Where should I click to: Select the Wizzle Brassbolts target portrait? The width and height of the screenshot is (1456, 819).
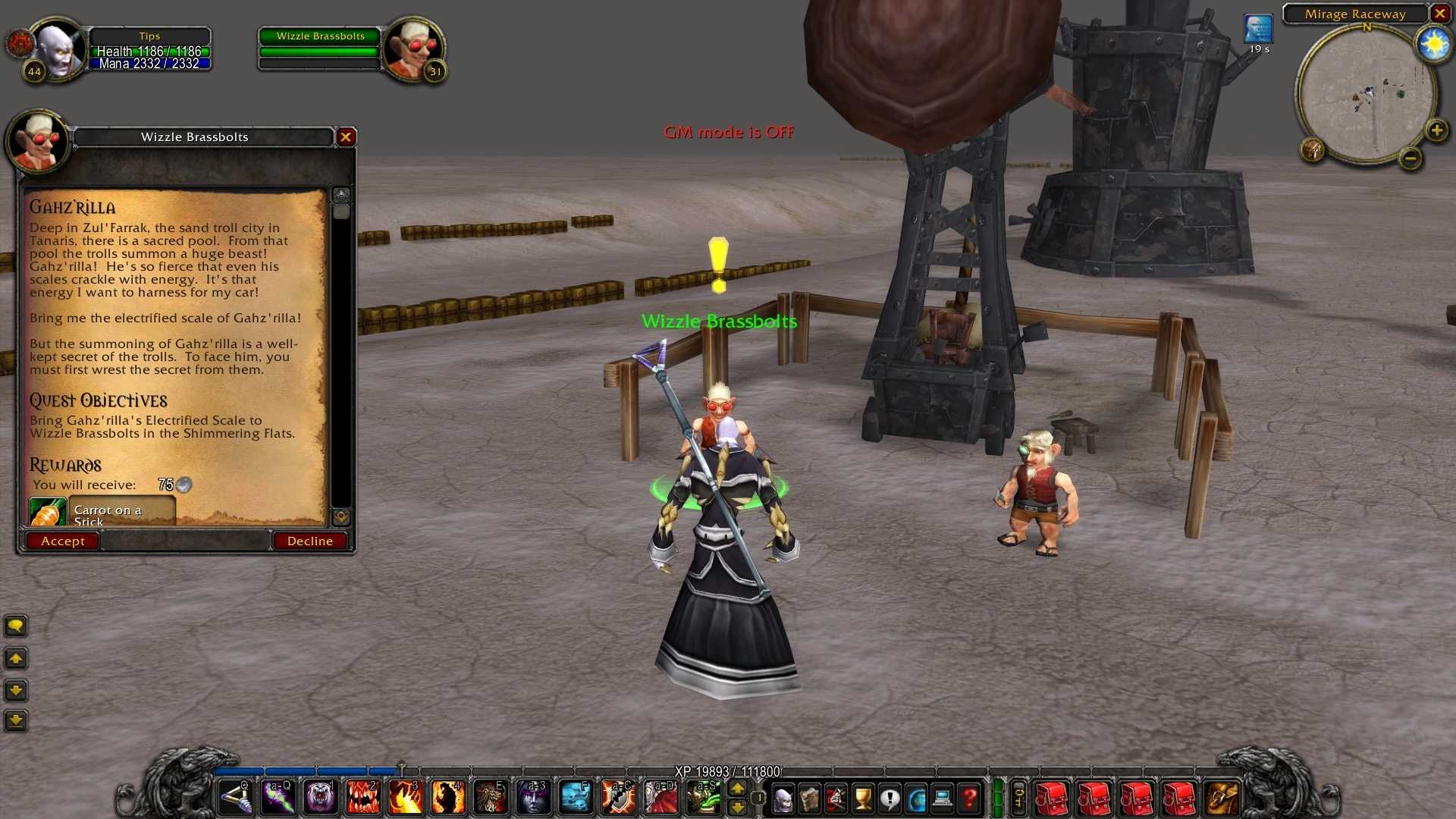(413, 49)
